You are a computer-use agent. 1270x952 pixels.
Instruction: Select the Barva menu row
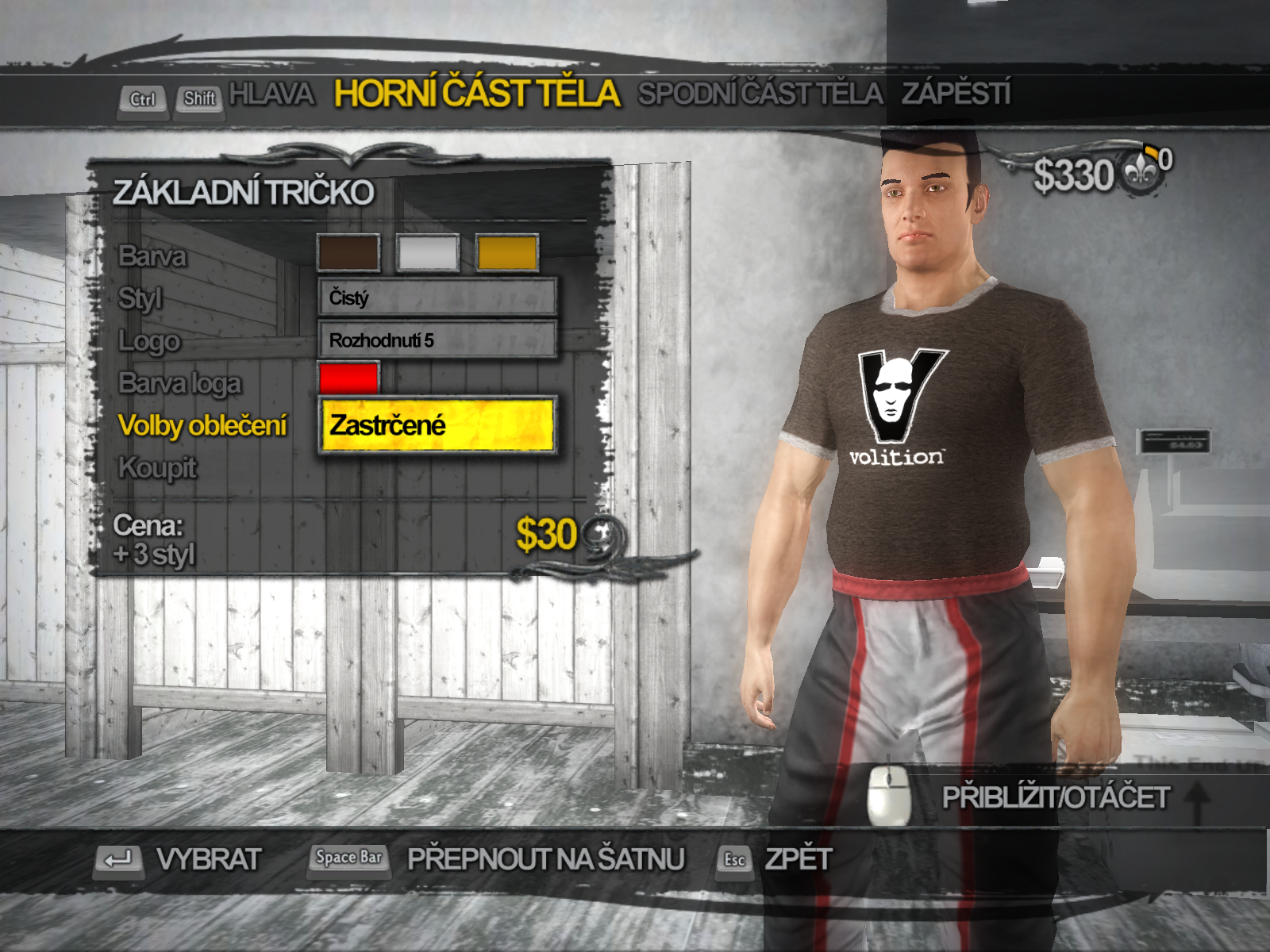coord(152,256)
